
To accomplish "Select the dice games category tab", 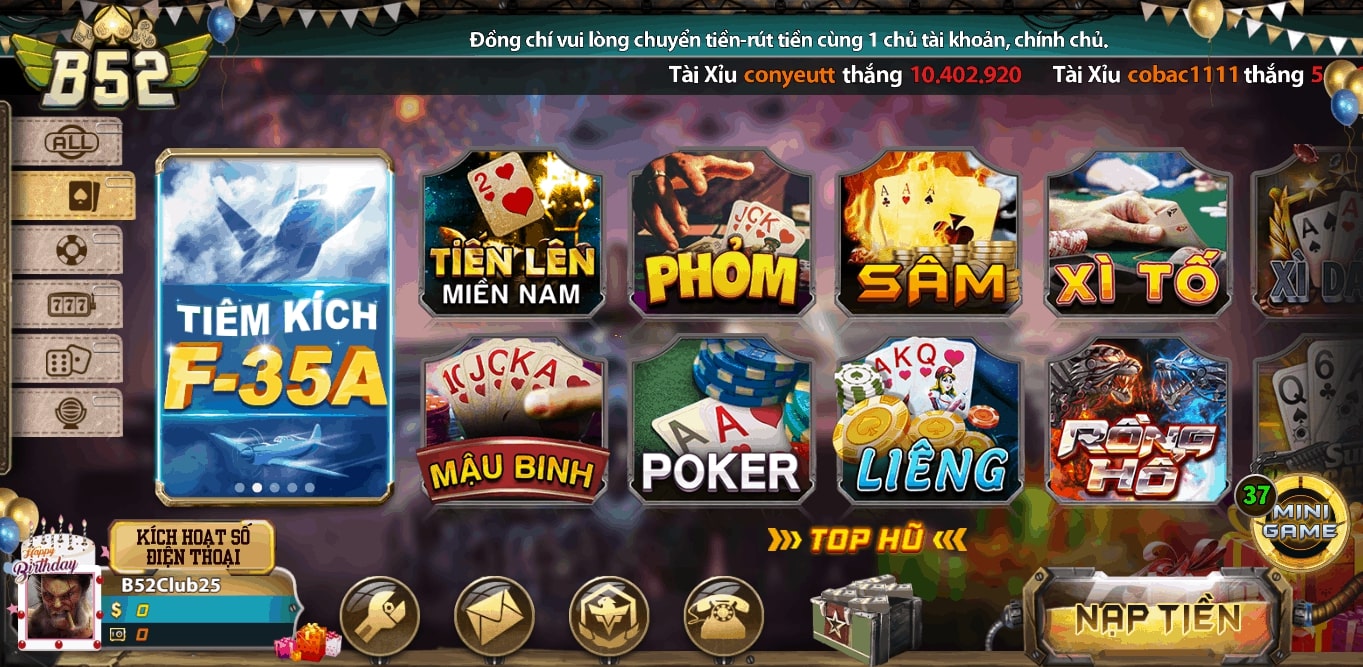I will tap(70, 359).
